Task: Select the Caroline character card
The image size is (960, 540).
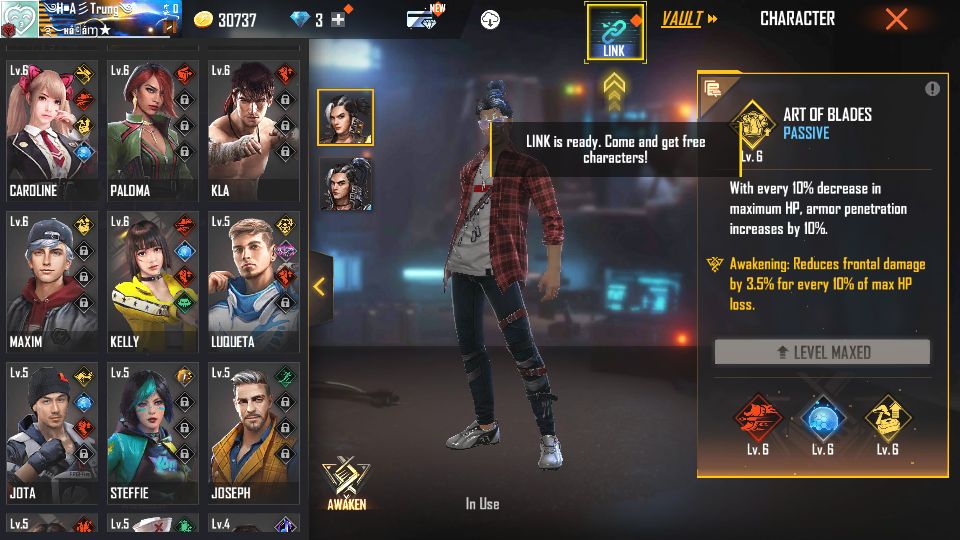Action: point(52,130)
